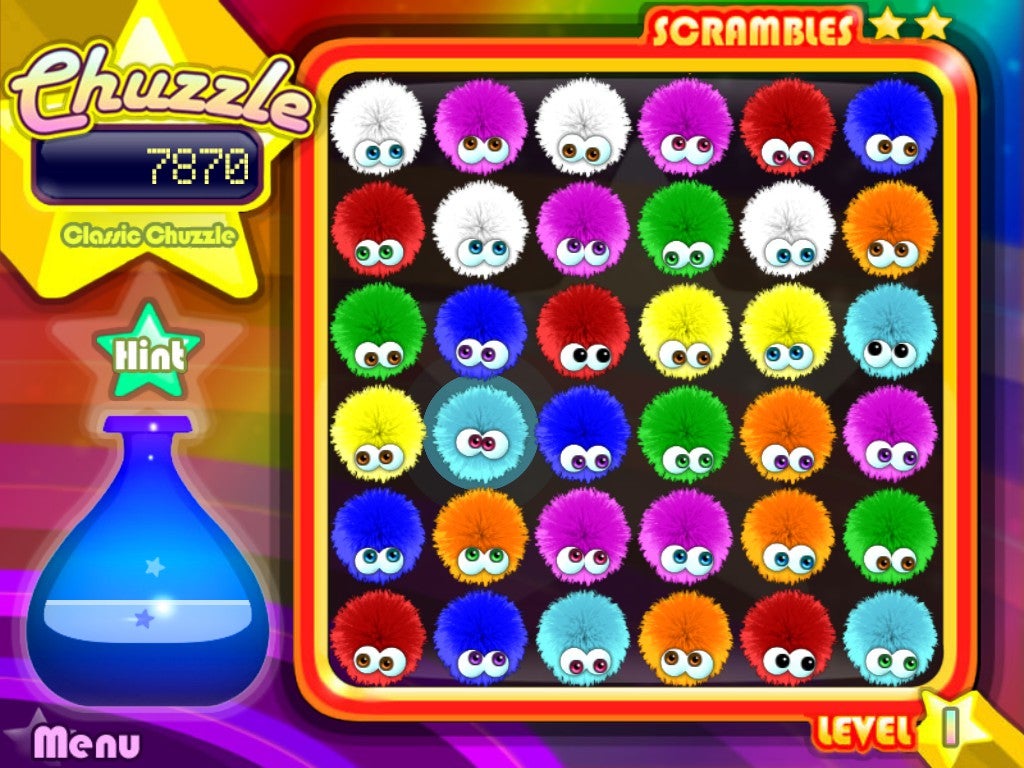Use the green Hint star
Screen dimensions: 1024x768
[149, 352]
